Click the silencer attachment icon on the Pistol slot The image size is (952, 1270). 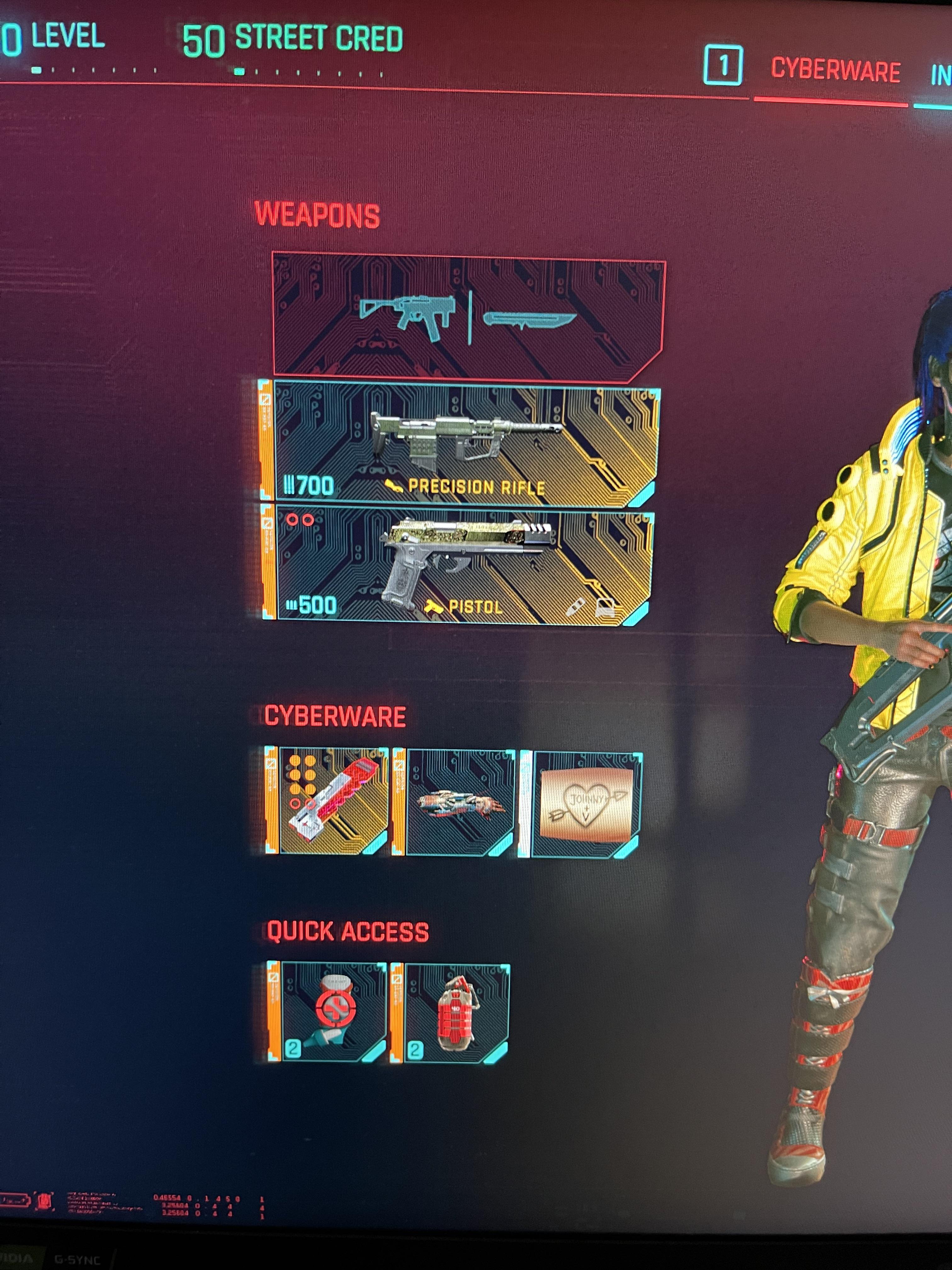pos(575,606)
